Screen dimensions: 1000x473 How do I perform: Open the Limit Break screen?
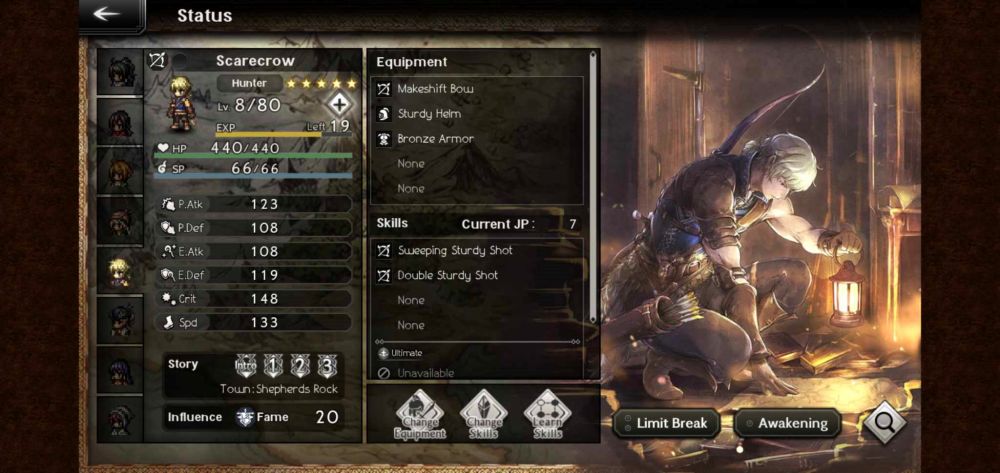667,423
